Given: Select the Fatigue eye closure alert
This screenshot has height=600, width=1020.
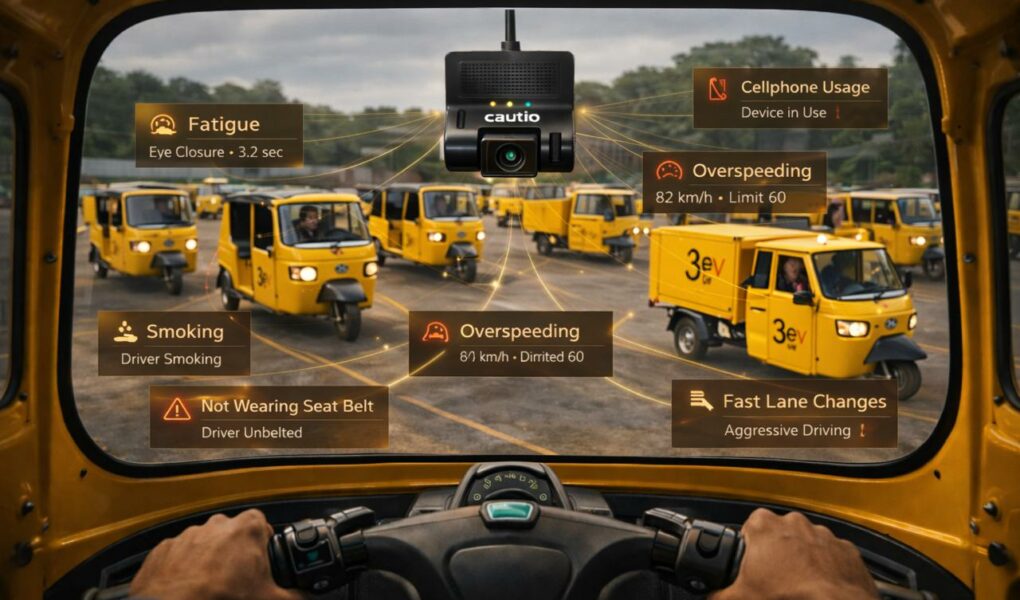Looking at the screenshot, I should [219, 135].
